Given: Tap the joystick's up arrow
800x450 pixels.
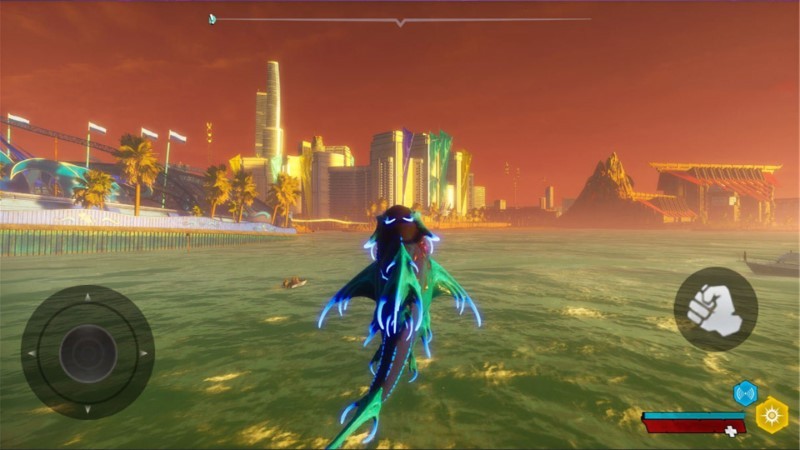Looking at the screenshot, I should point(87,297).
